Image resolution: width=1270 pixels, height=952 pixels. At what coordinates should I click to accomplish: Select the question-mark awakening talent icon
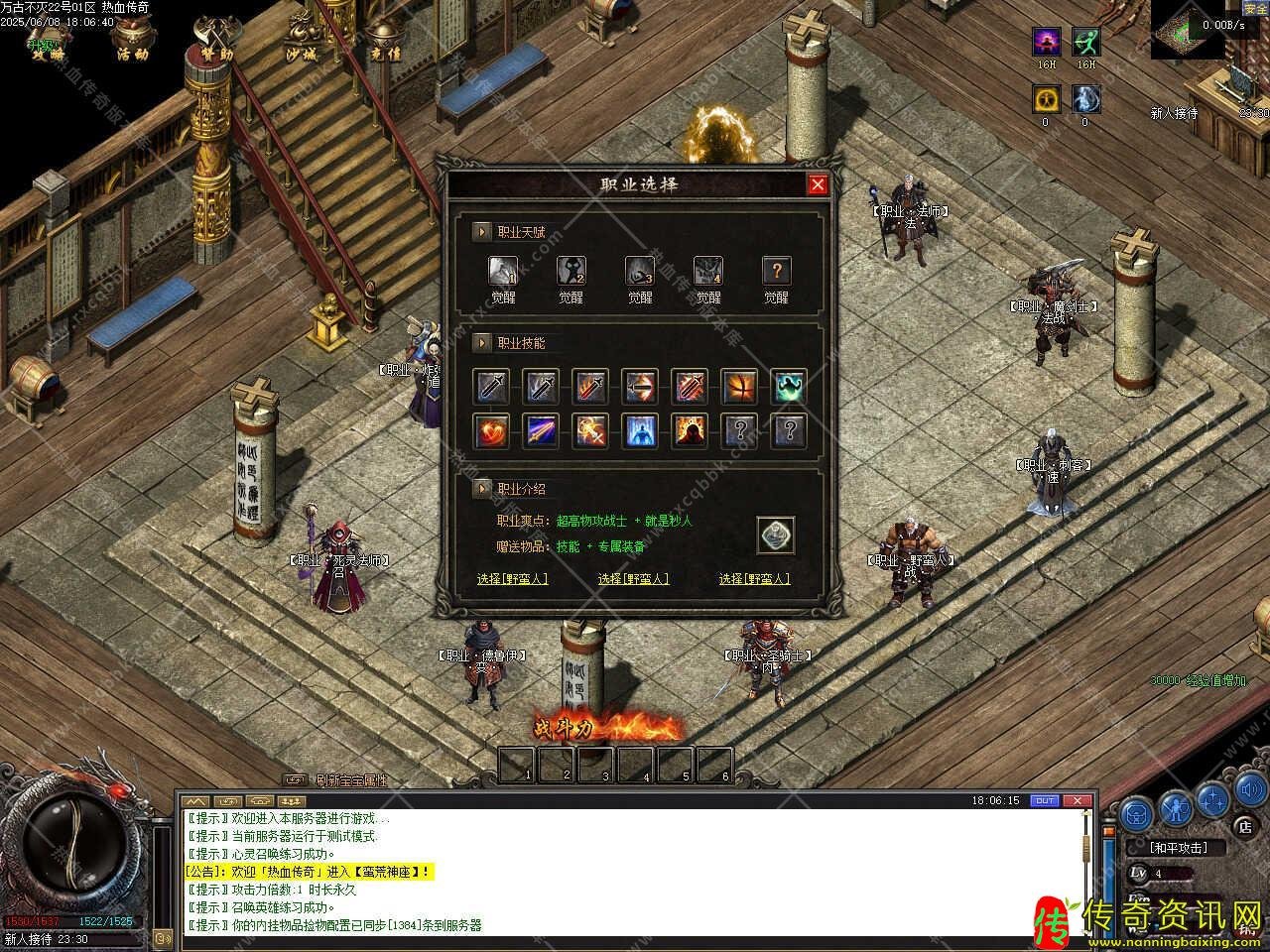(776, 270)
